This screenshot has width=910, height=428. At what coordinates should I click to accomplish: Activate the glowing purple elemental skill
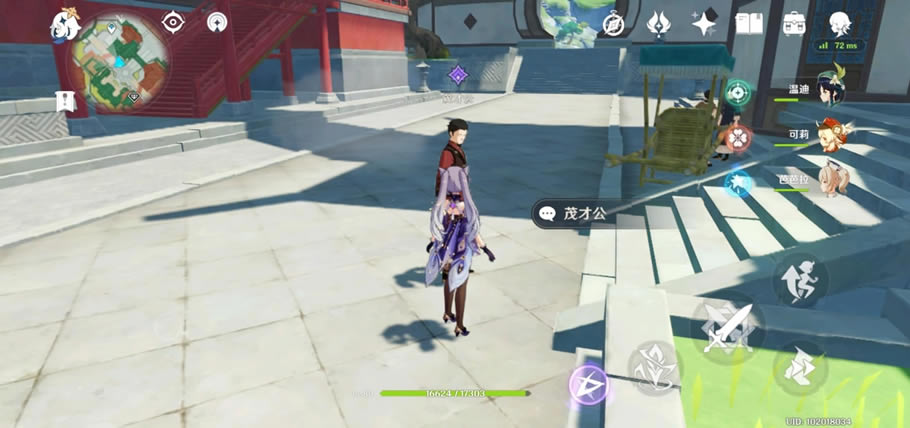pyautogui.click(x=589, y=385)
